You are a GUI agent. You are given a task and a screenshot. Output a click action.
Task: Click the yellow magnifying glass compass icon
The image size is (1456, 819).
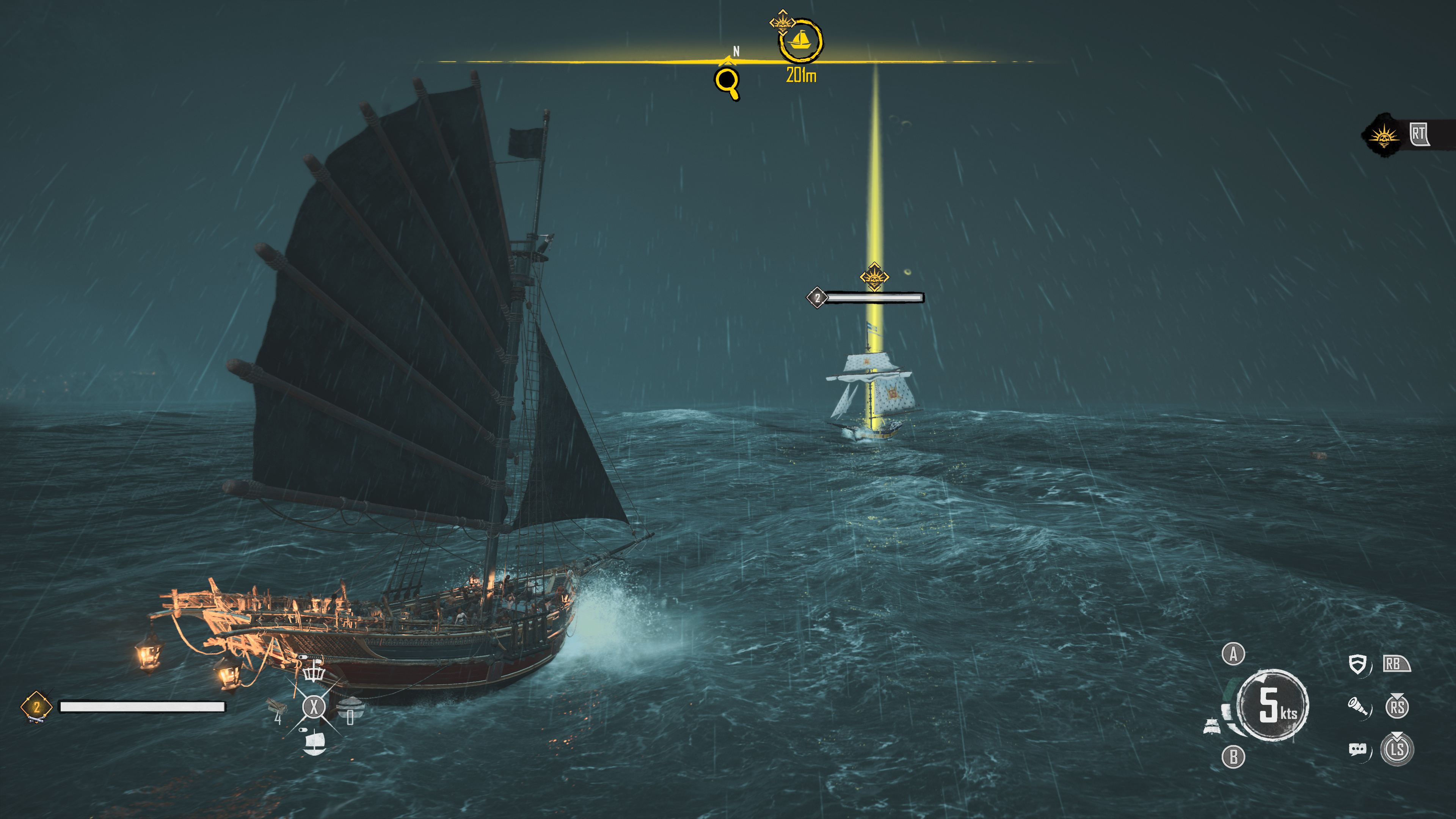click(x=727, y=83)
